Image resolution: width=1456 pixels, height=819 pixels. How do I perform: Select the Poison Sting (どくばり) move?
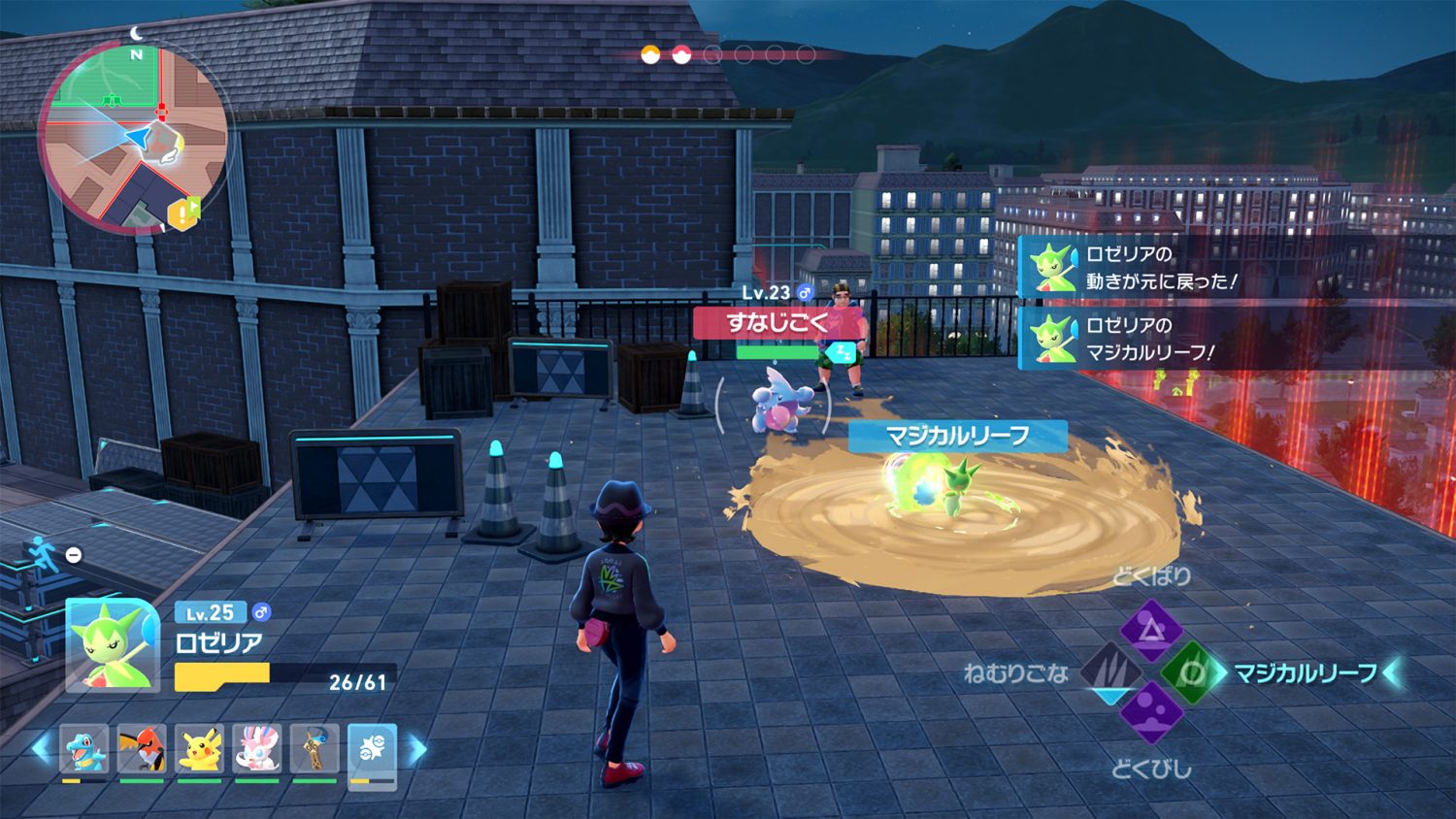pyautogui.click(x=1151, y=631)
